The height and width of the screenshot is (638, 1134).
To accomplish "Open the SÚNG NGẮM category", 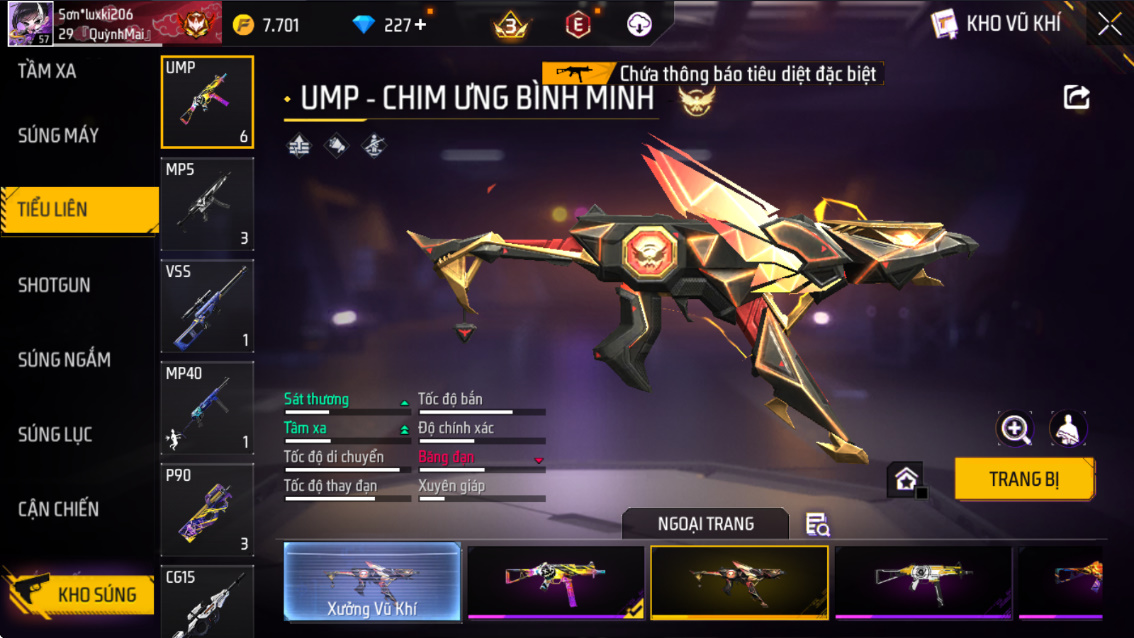I will pos(64,360).
